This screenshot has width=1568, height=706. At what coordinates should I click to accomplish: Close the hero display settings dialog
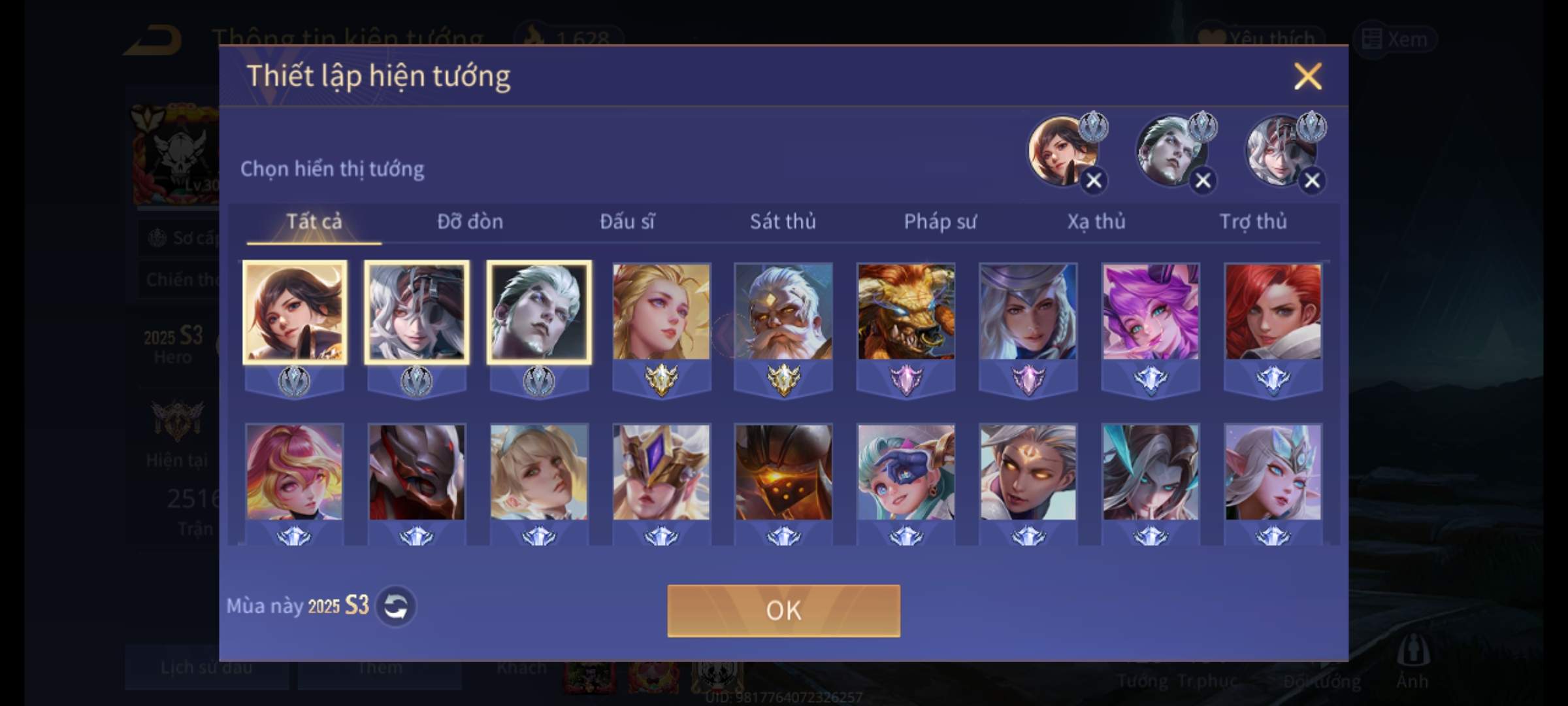1307,76
